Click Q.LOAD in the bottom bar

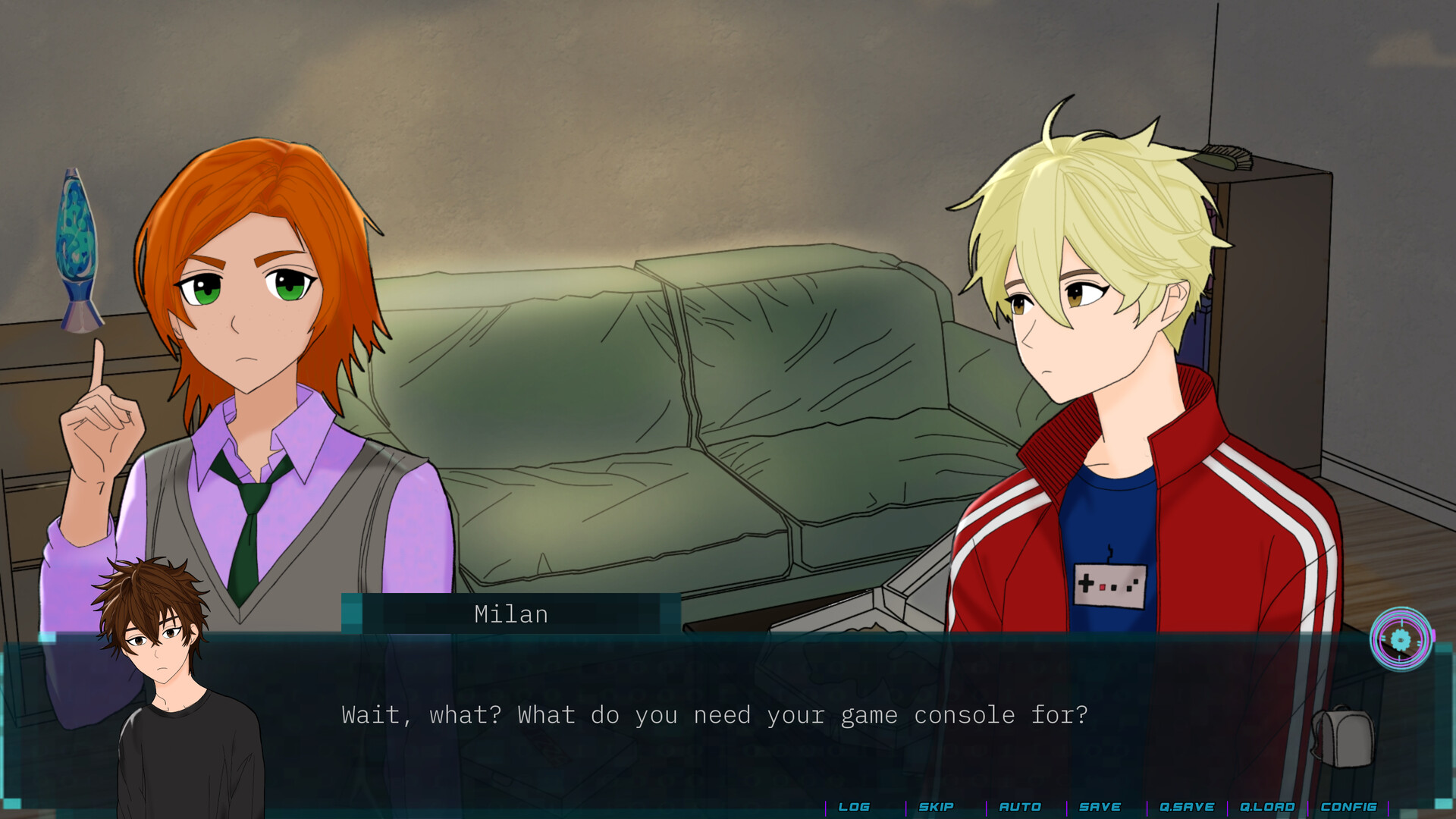[1268, 807]
